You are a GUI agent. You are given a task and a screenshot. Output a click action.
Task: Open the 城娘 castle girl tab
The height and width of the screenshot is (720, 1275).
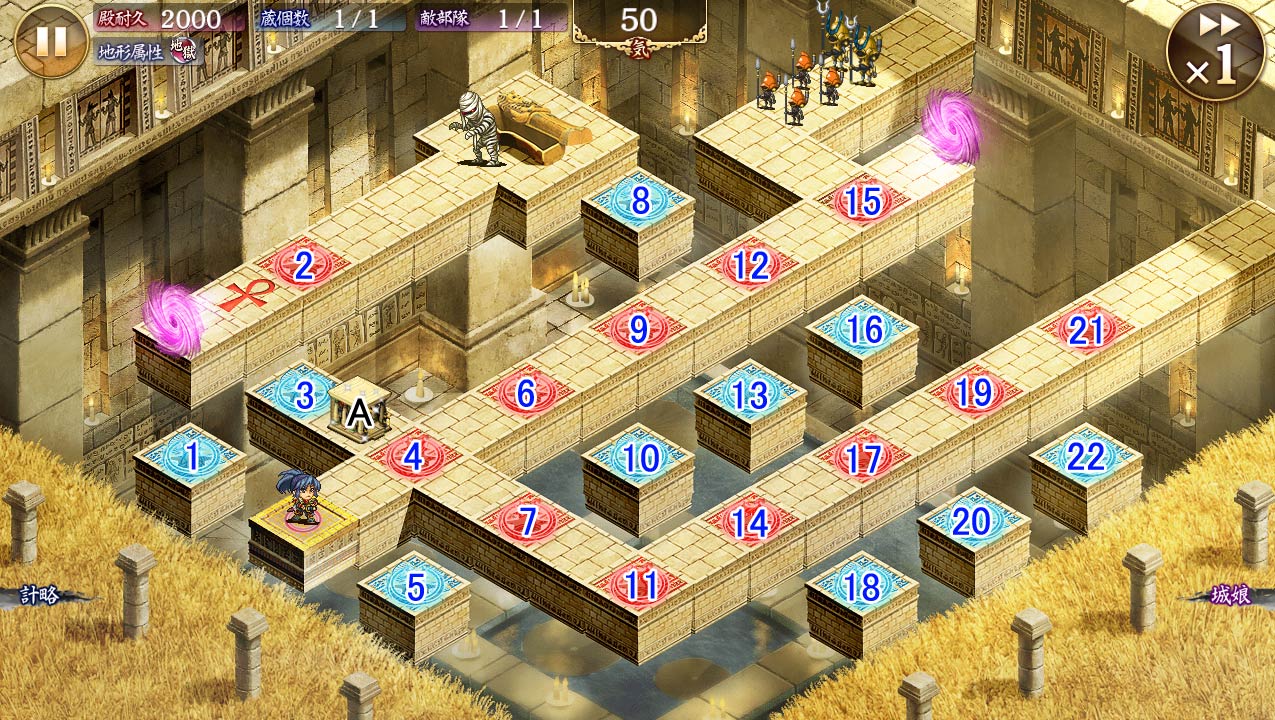[x=1228, y=596]
